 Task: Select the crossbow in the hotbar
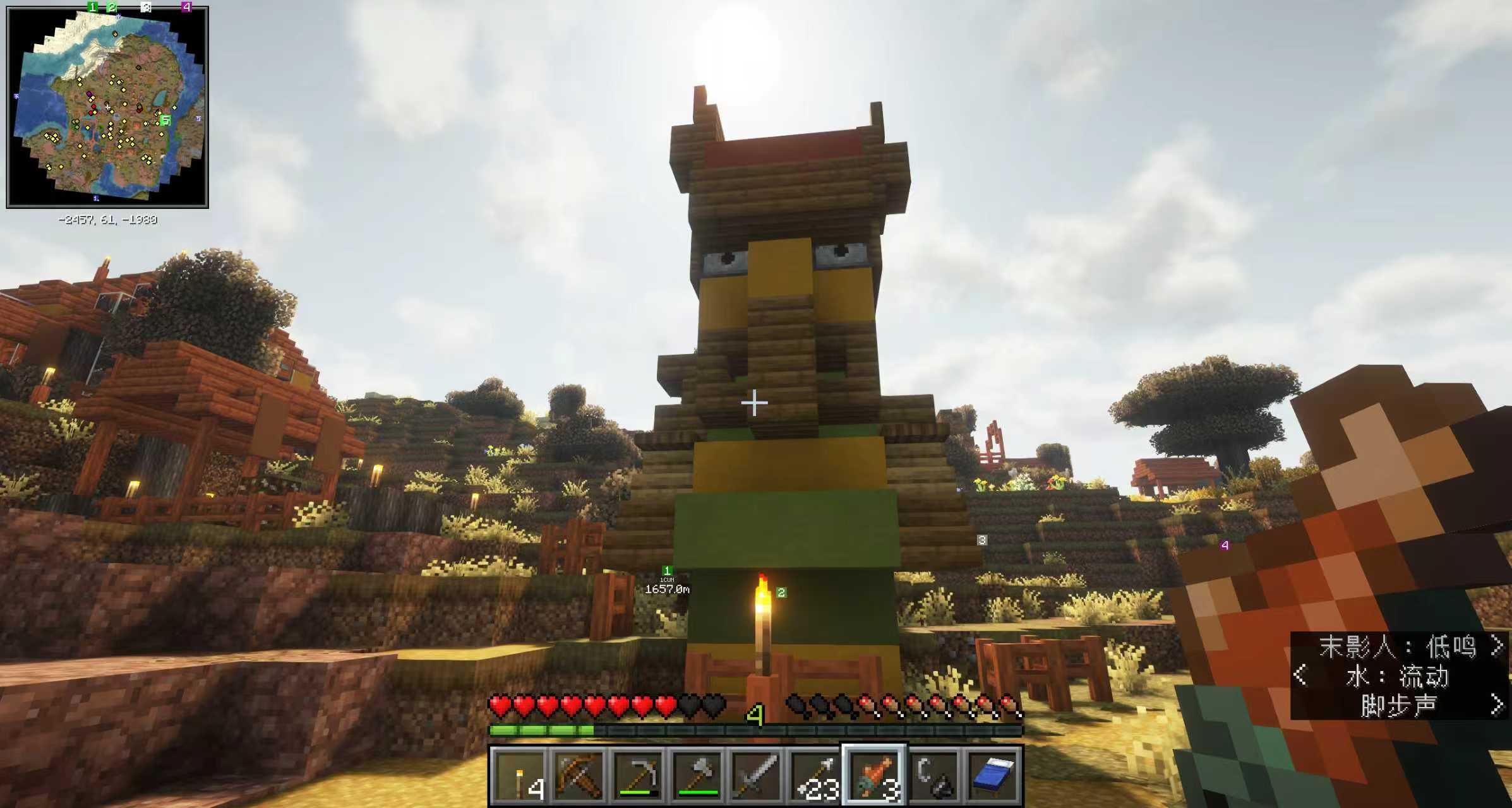(577, 775)
